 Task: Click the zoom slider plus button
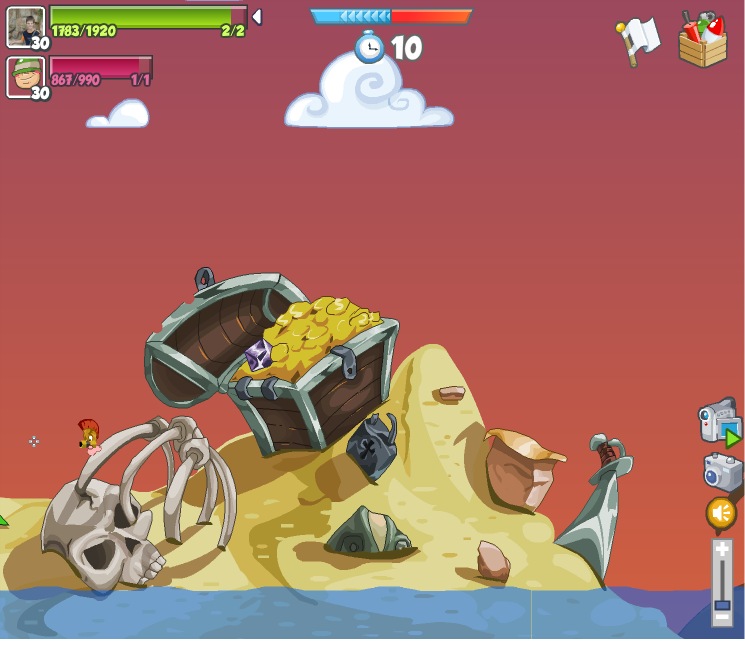pyautogui.click(x=722, y=549)
